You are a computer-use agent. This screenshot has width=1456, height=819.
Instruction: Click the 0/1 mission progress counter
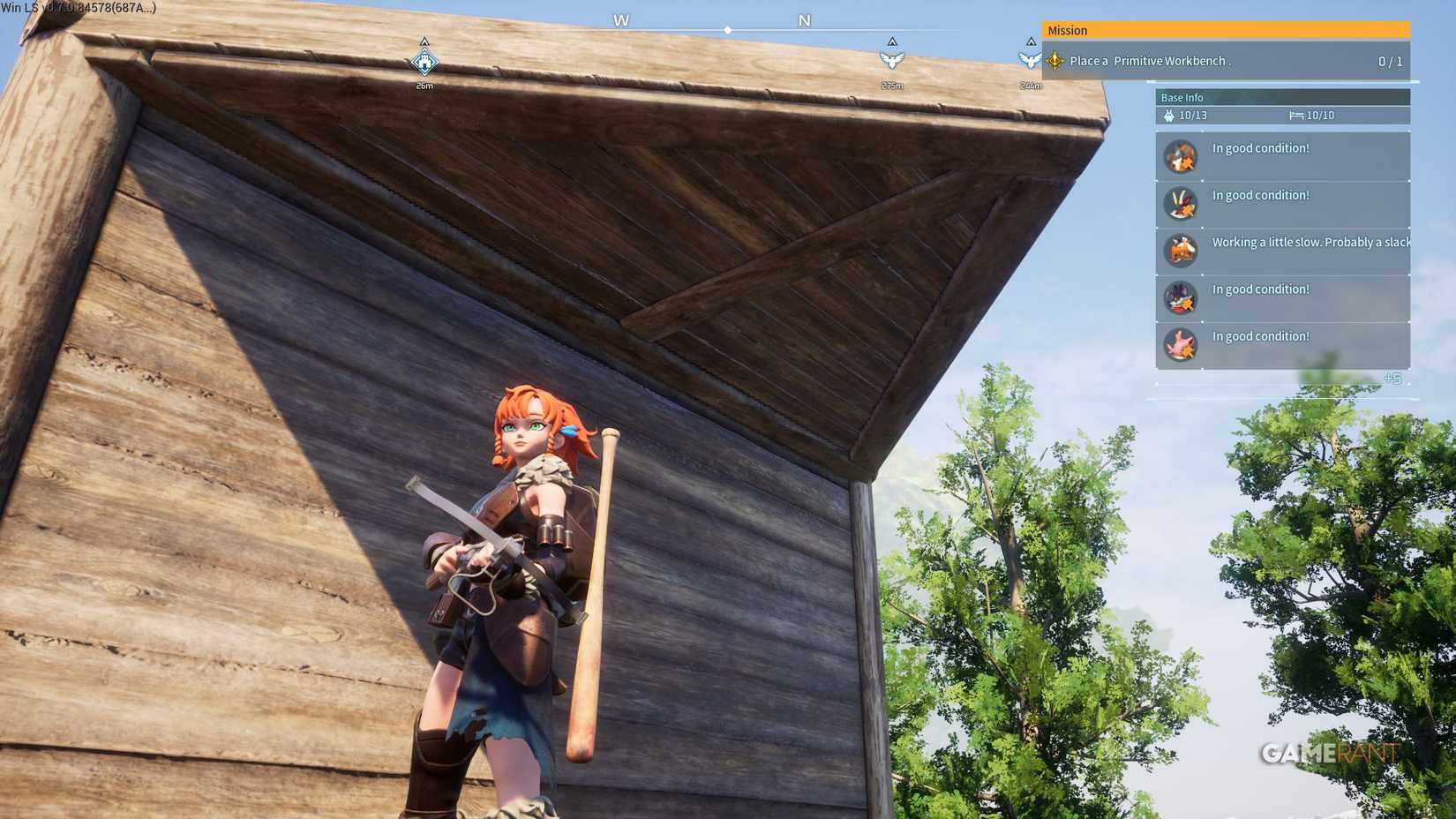pos(1391,61)
